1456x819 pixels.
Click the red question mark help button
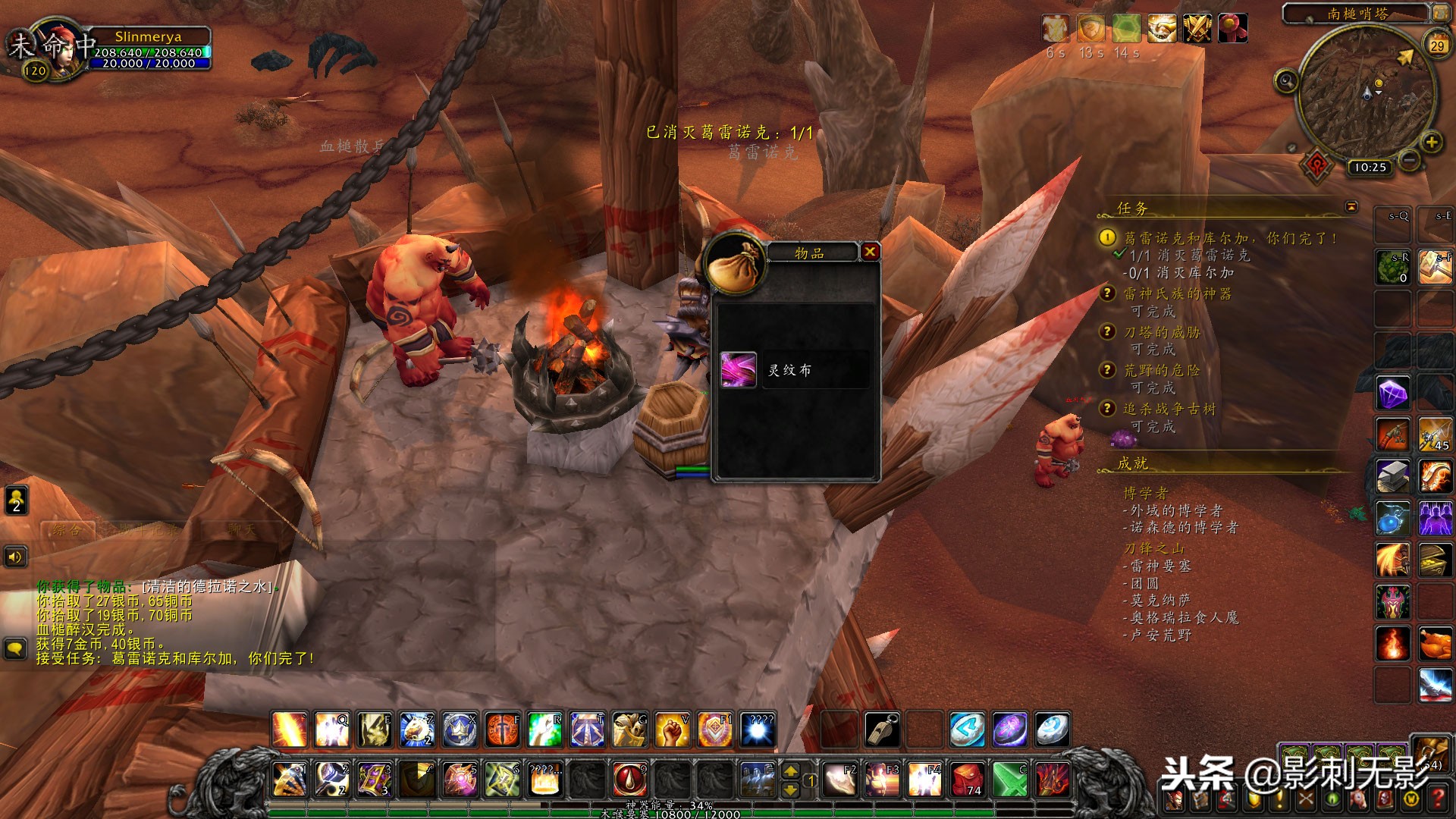1438,799
